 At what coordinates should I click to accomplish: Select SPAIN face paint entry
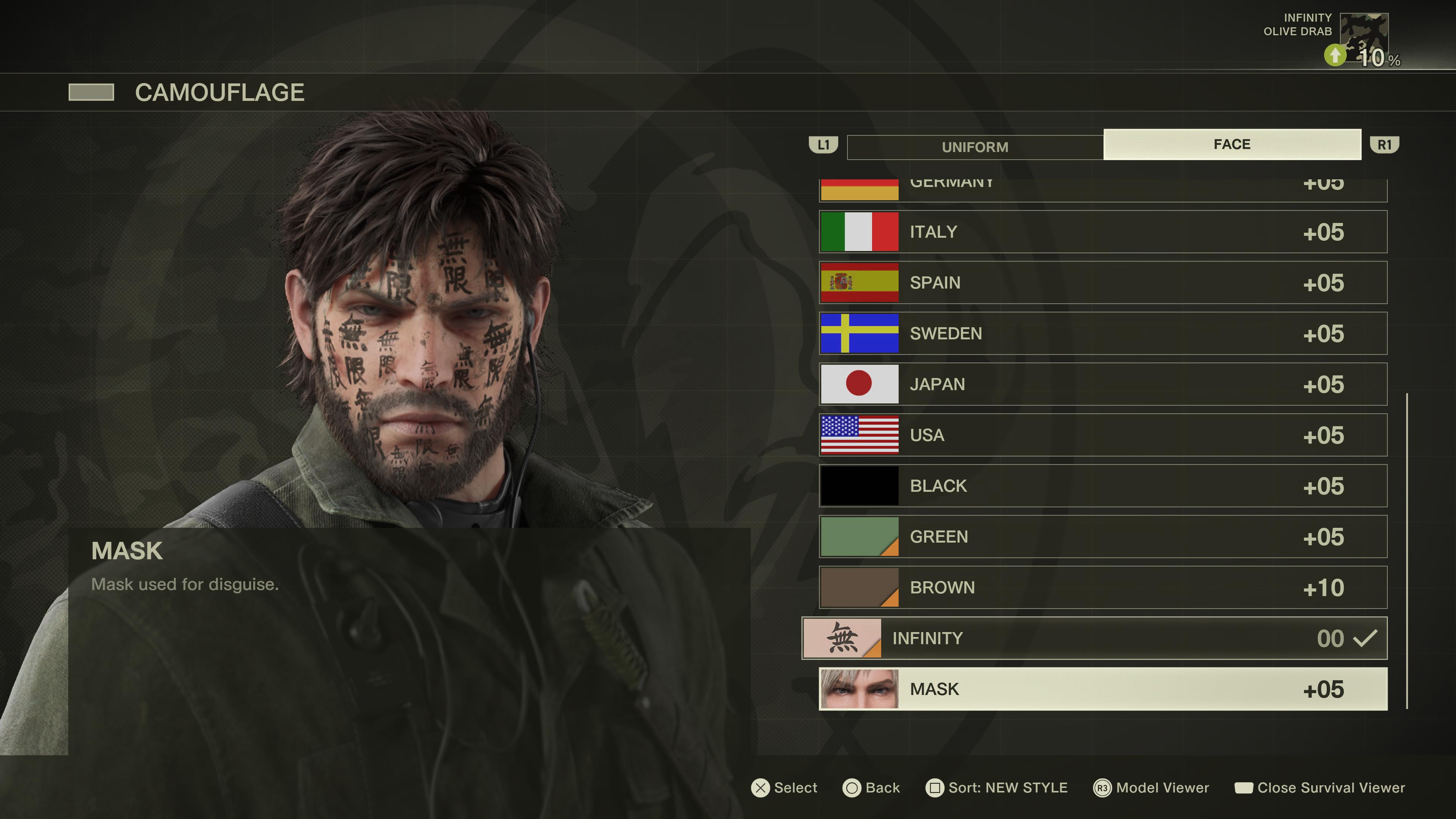(1102, 282)
